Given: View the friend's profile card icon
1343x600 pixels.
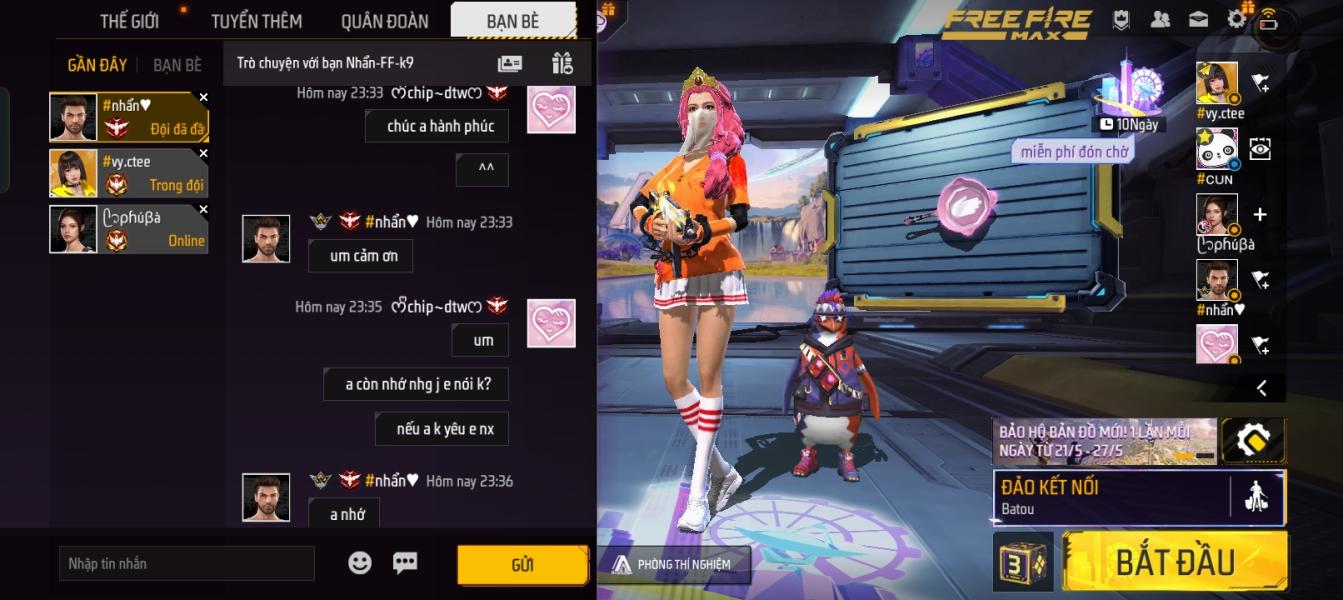Looking at the screenshot, I should [x=510, y=63].
